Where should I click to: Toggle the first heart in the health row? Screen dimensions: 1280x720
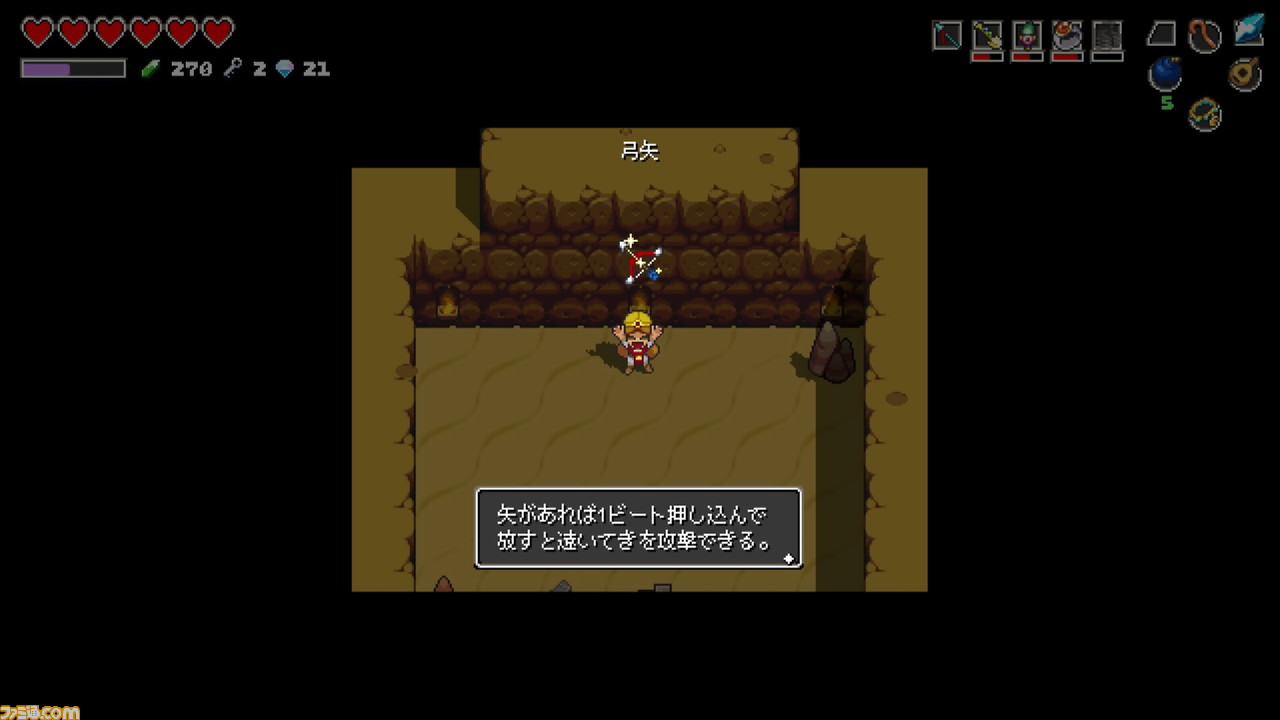click(37, 33)
